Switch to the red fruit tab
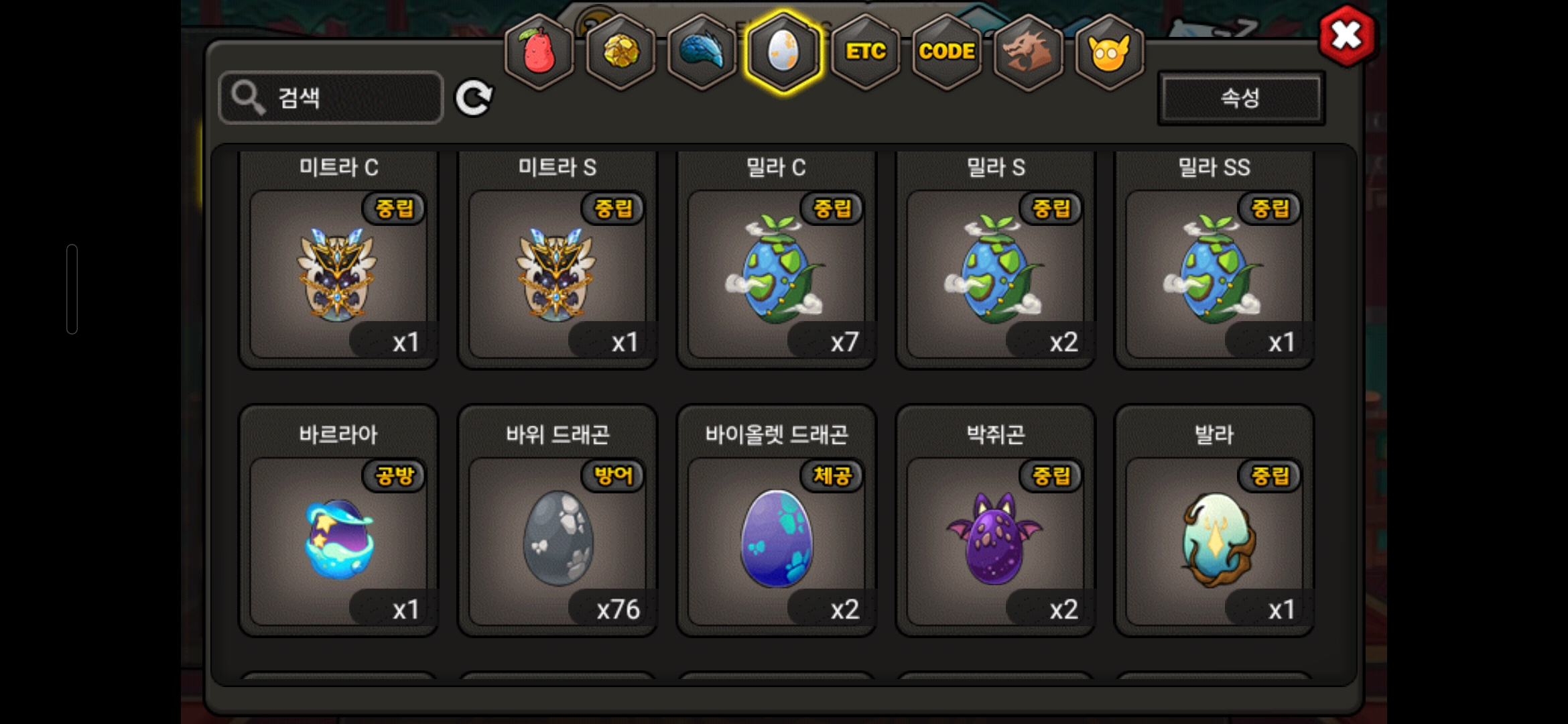 coord(539,52)
